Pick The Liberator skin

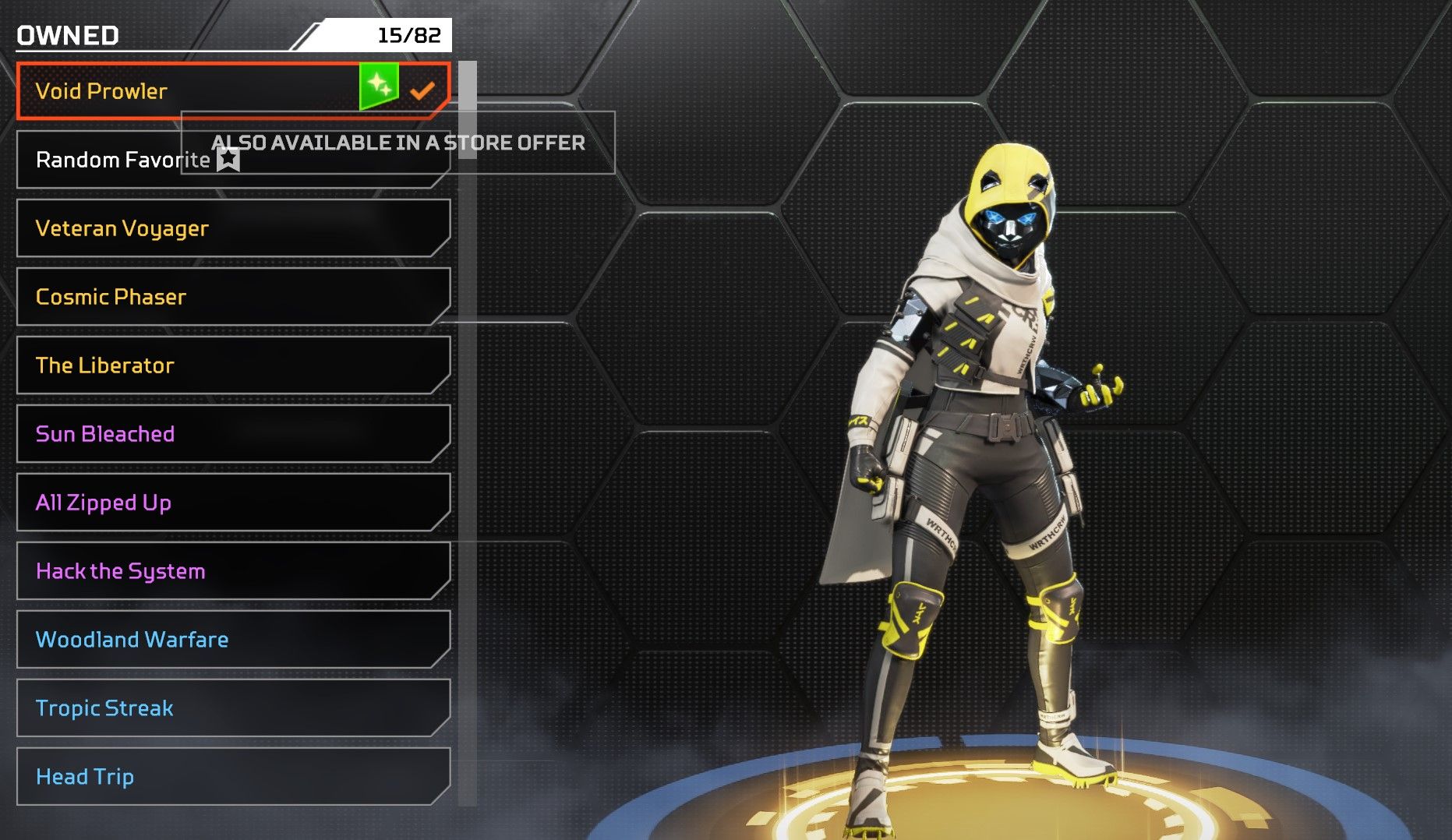click(232, 365)
